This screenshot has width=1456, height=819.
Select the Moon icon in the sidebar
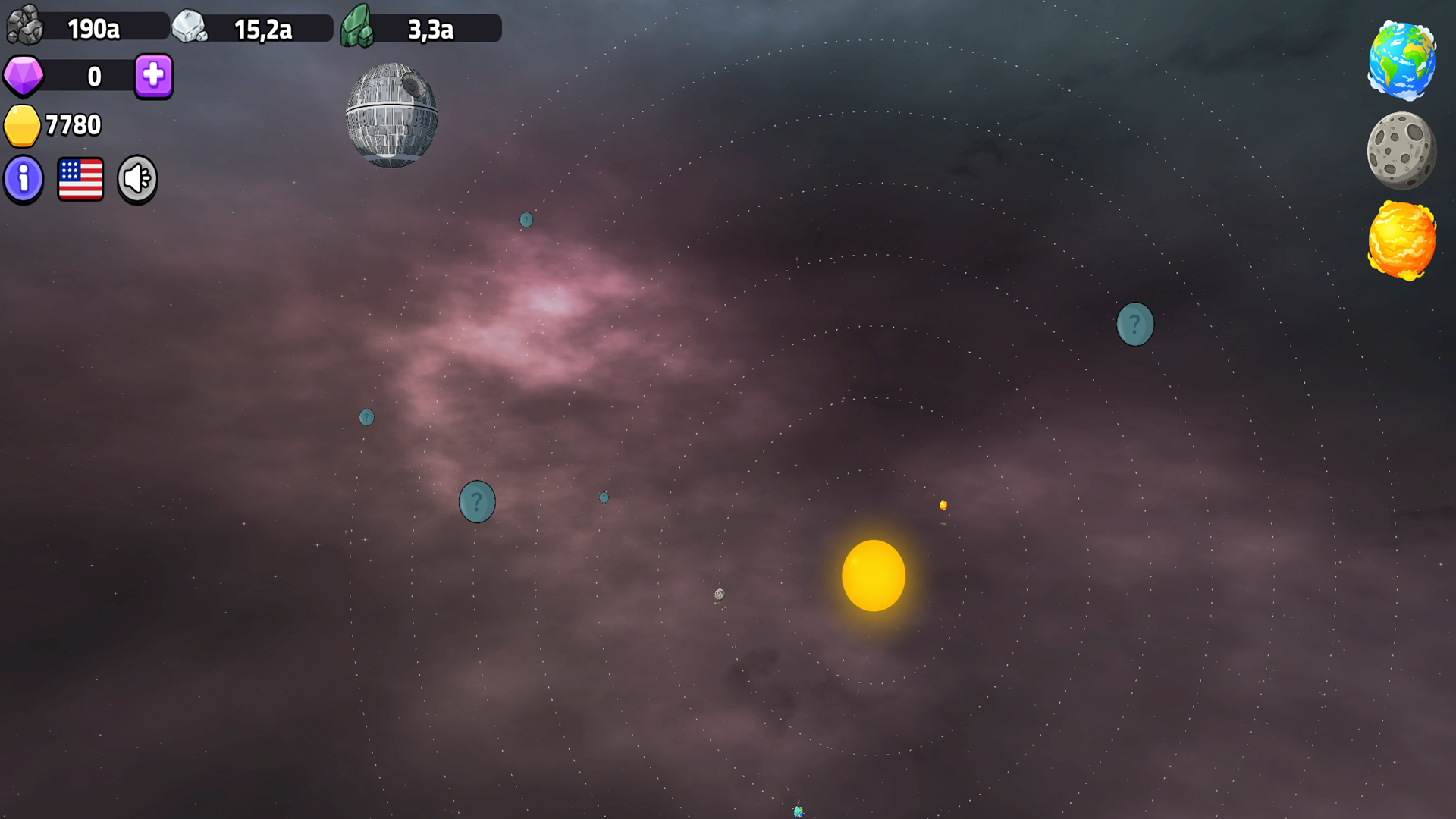1402,150
